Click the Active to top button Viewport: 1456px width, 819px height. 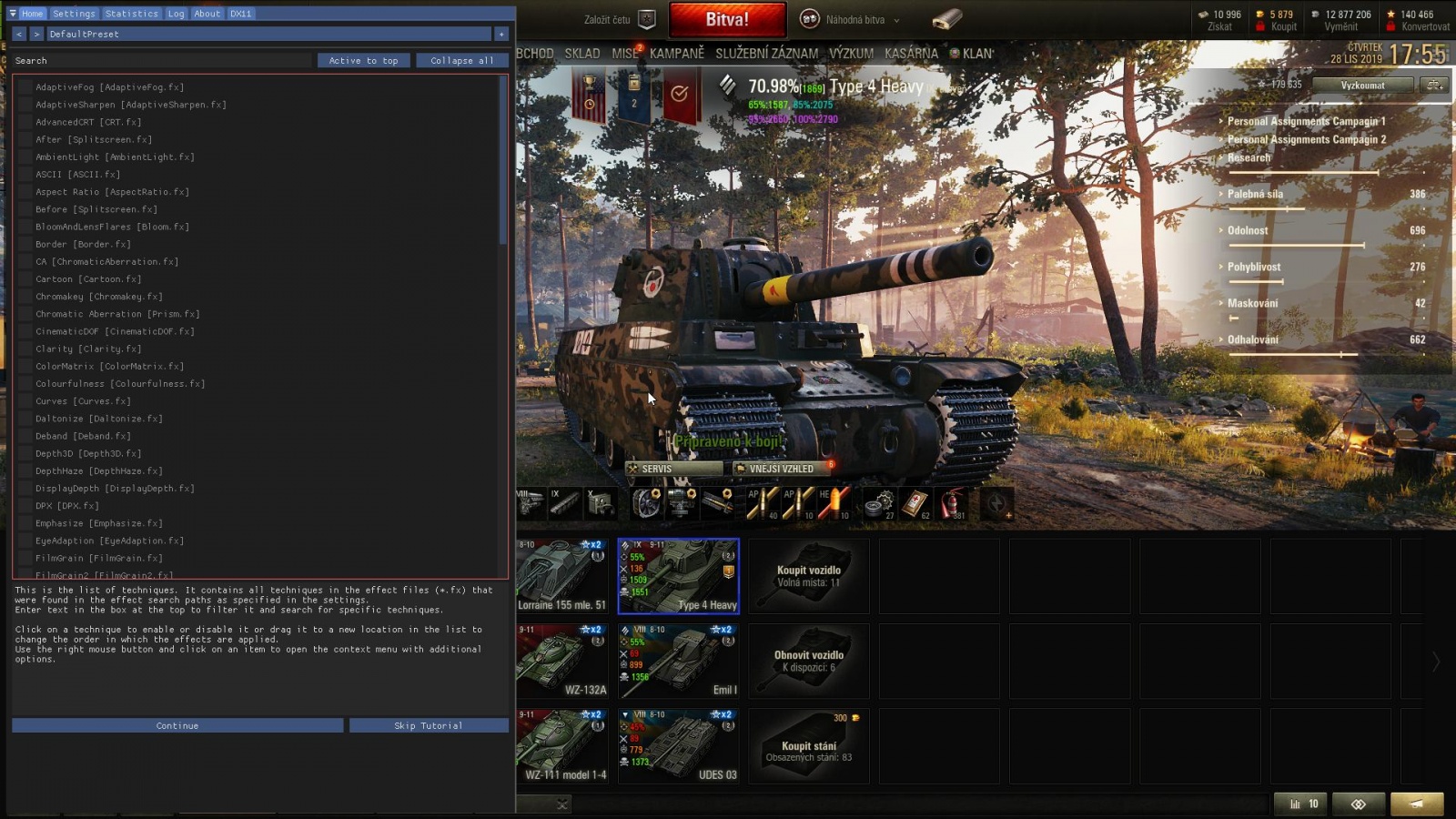[x=363, y=61]
